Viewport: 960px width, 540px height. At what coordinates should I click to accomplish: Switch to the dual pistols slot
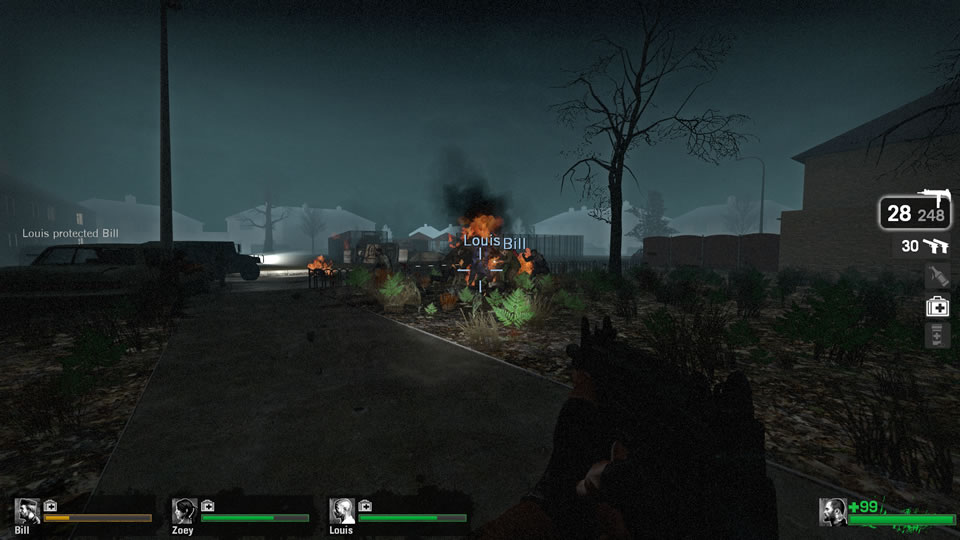[922, 246]
